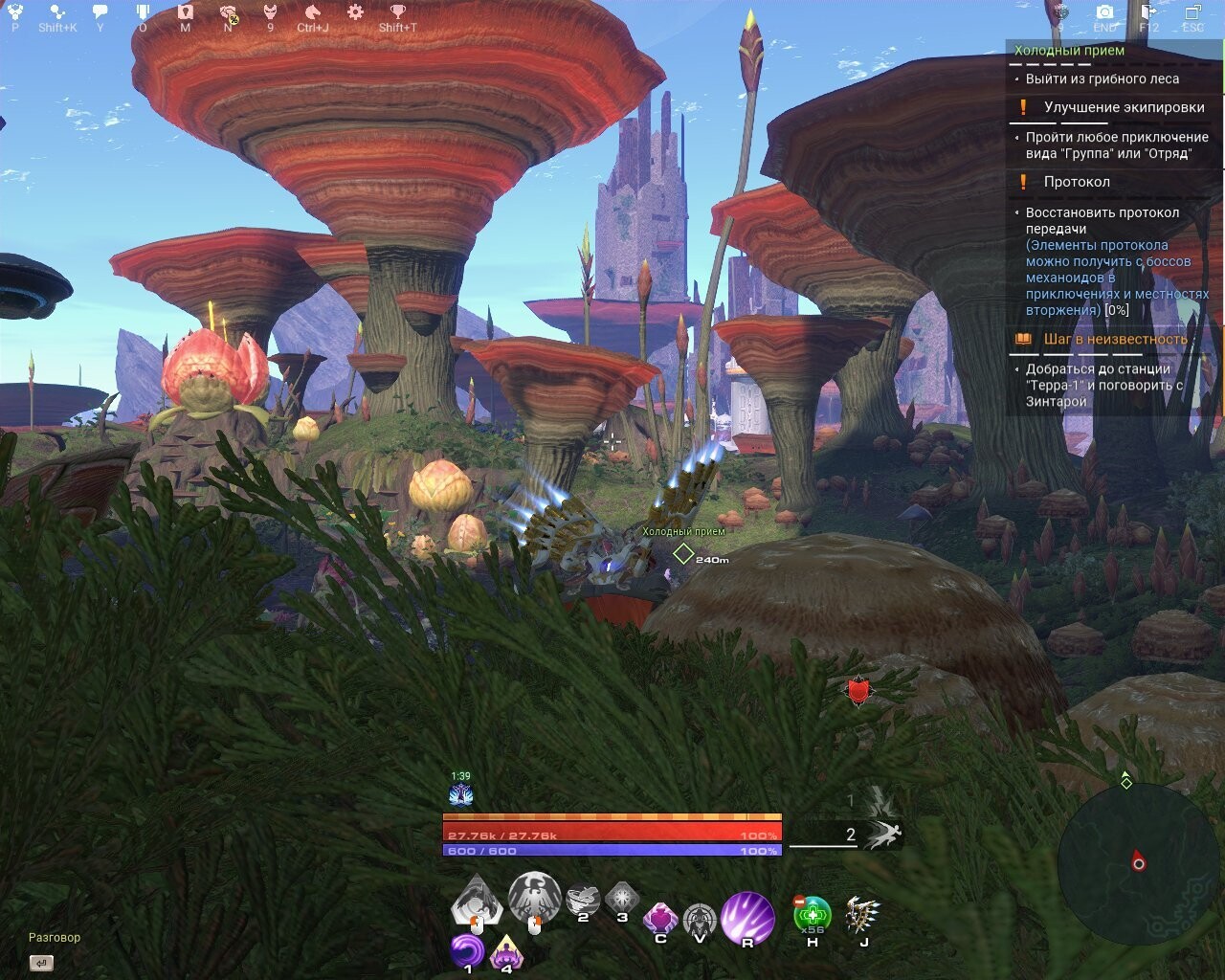The height and width of the screenshot is (980, 1225).
Task: Activate the winged mount slot
Action: tap(863, 916)
